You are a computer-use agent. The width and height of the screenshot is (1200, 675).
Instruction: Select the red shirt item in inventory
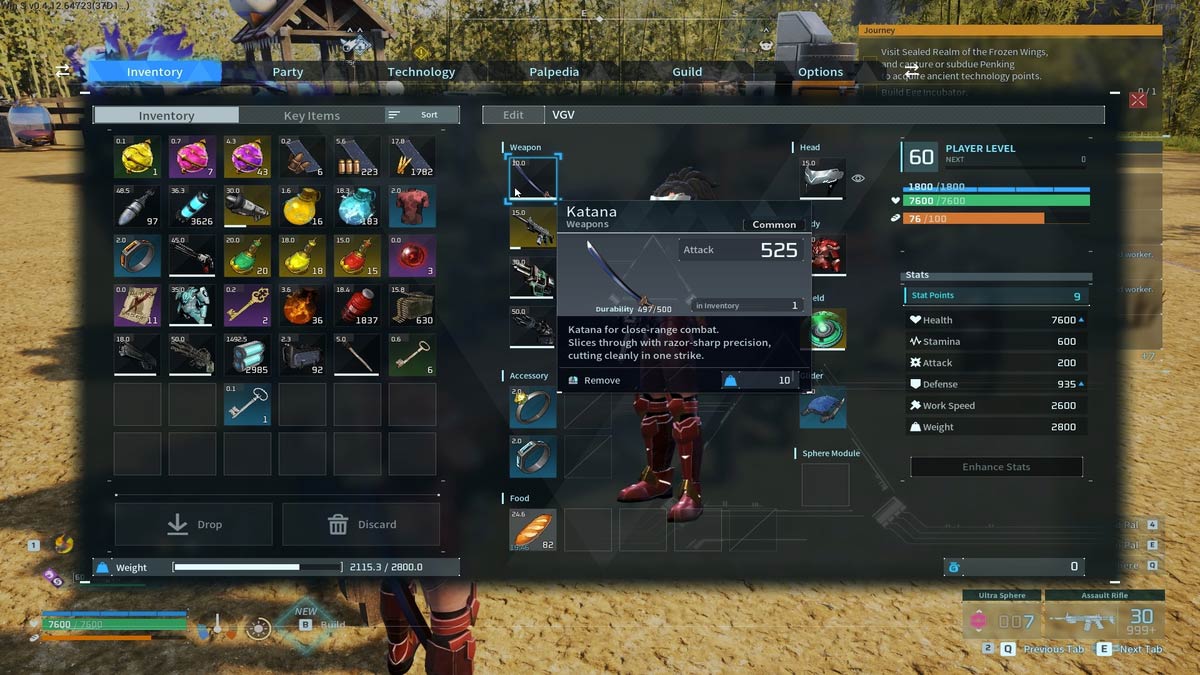(412, 207)
